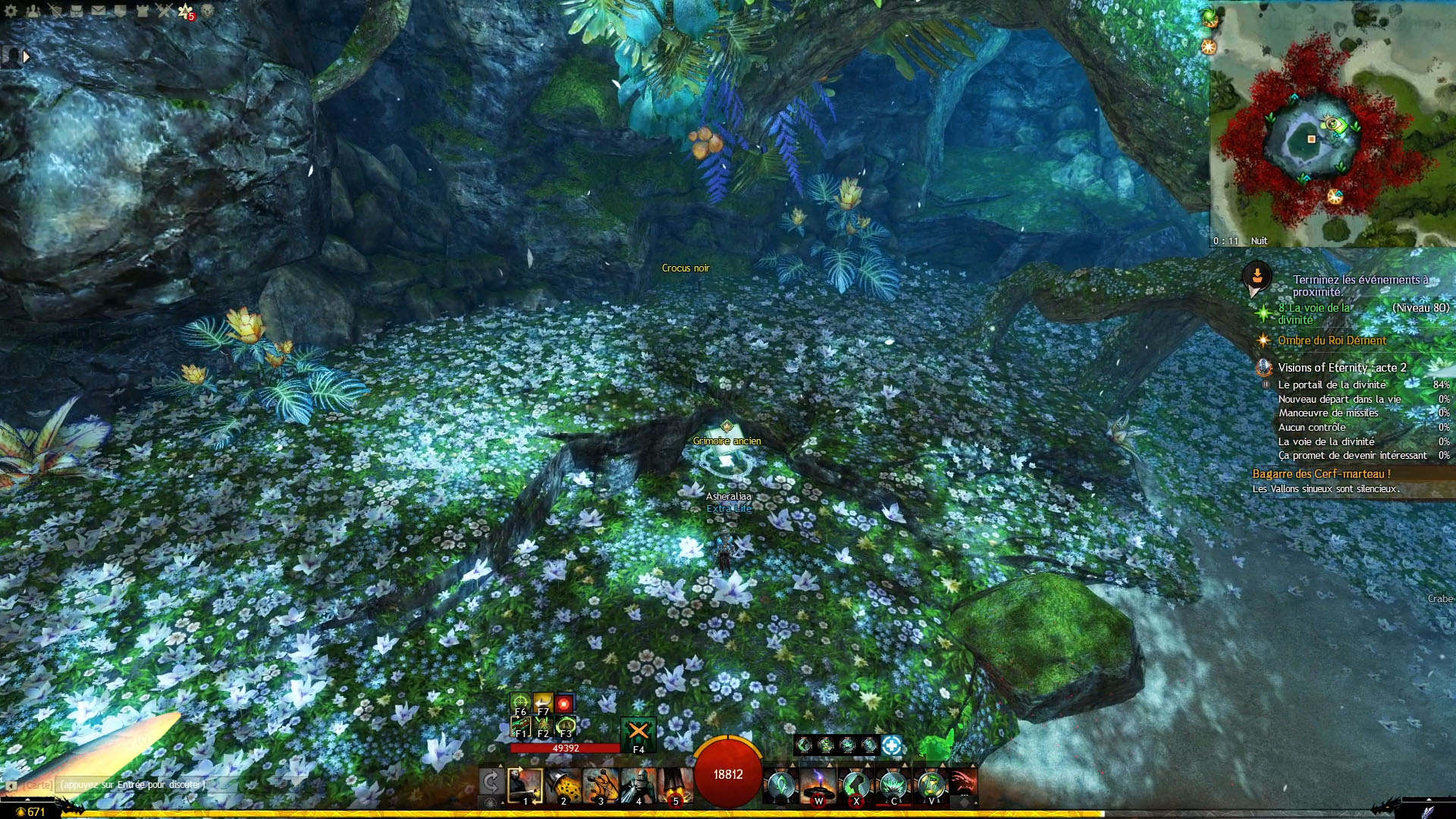The image size is (1456, 819).
Task: Click the Bagarre des Cerf-marteau event banner
Action: tap(1321, 474)
